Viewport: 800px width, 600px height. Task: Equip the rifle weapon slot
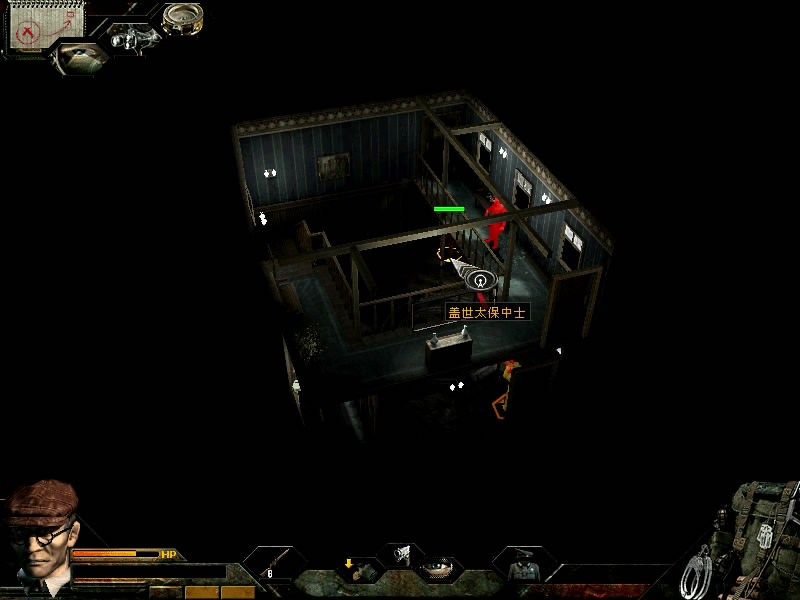tap(274, 566)
